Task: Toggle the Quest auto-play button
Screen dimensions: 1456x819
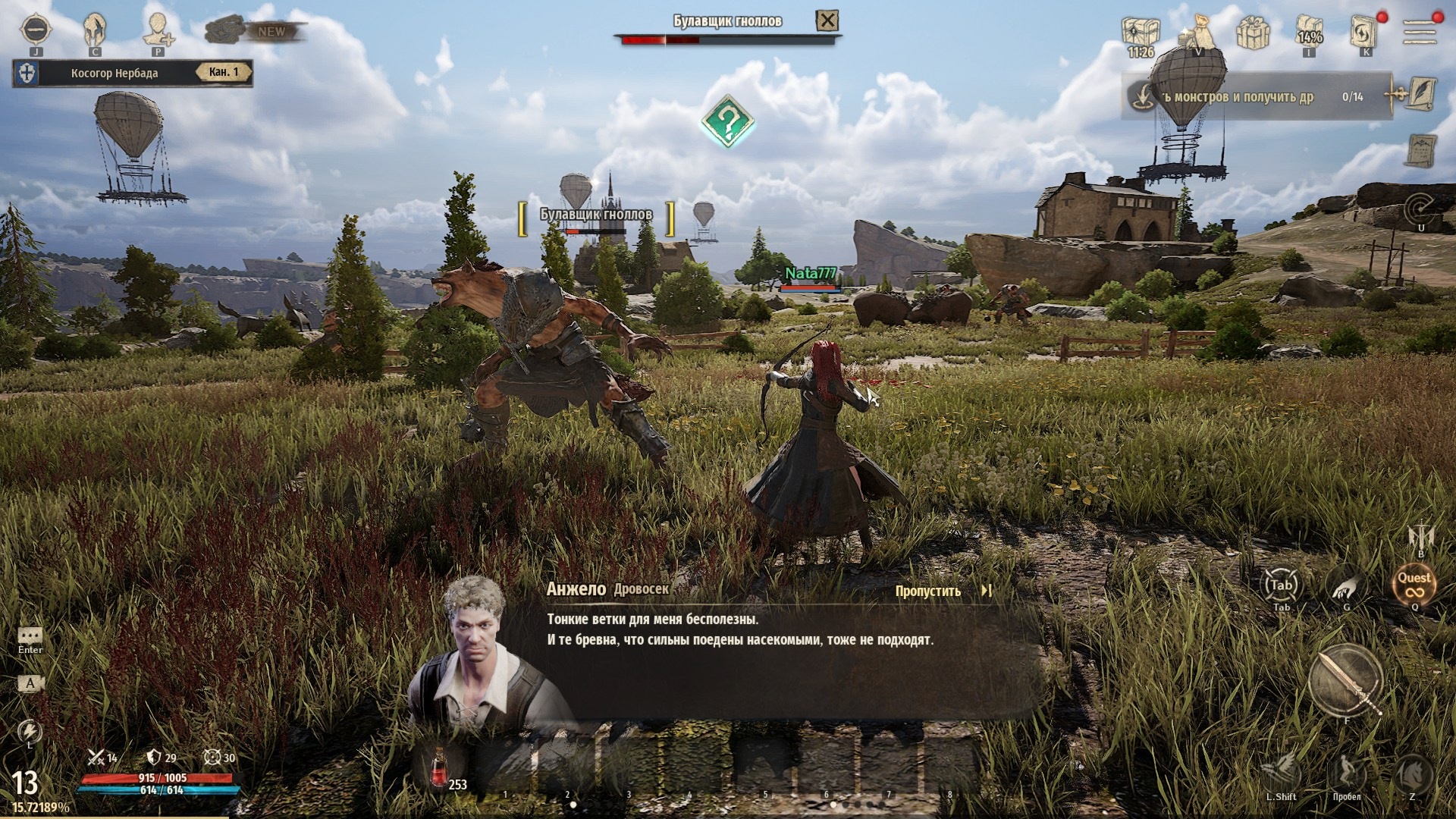Action: [1414, 585]
